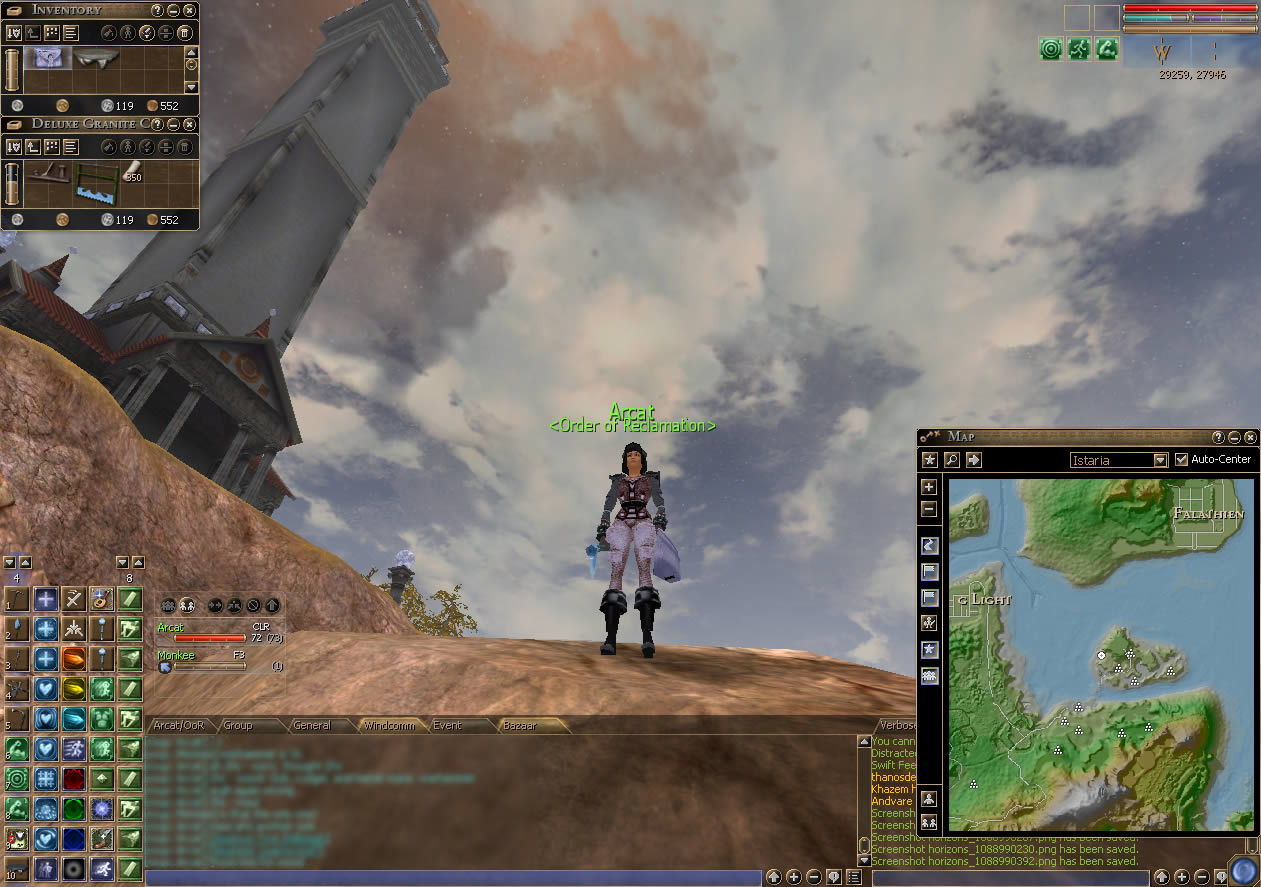
Task: Toggle the Auto-Center checkbox
Action: pyautogui.click(x=1182, y=460)
